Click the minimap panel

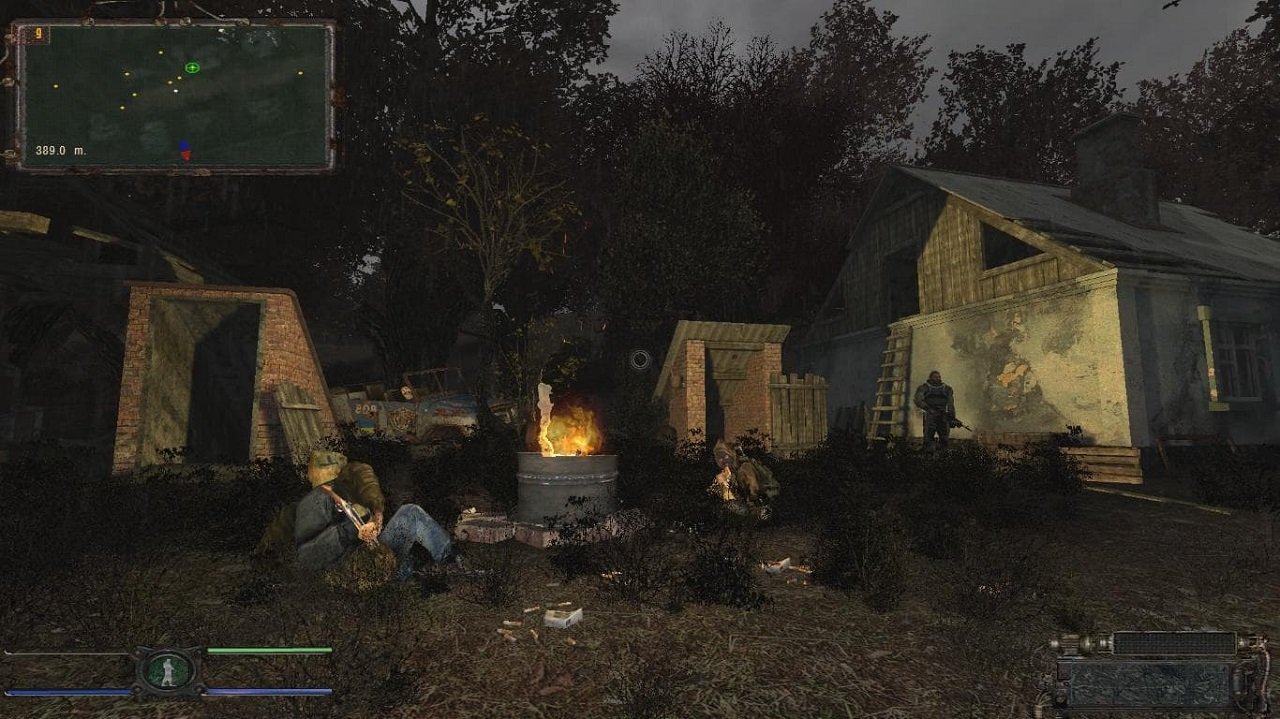click(x=175, y=97)
